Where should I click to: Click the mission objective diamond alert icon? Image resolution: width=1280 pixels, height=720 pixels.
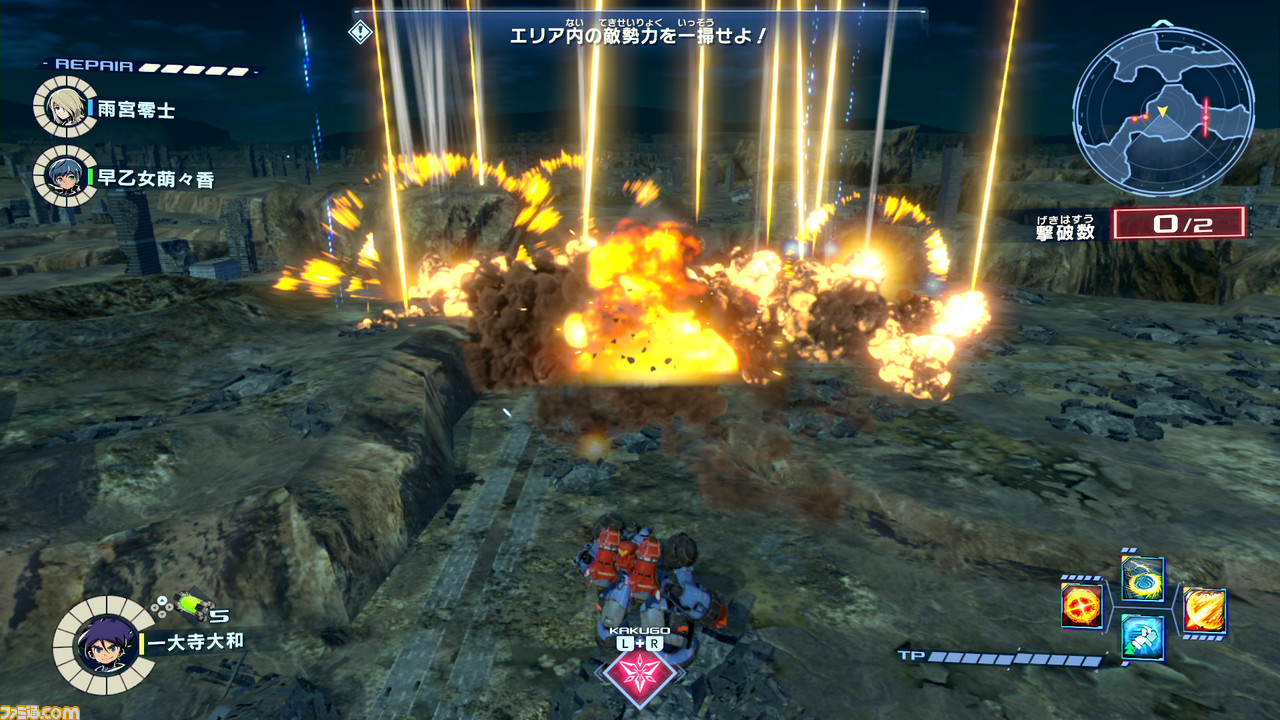coord(360,32)
